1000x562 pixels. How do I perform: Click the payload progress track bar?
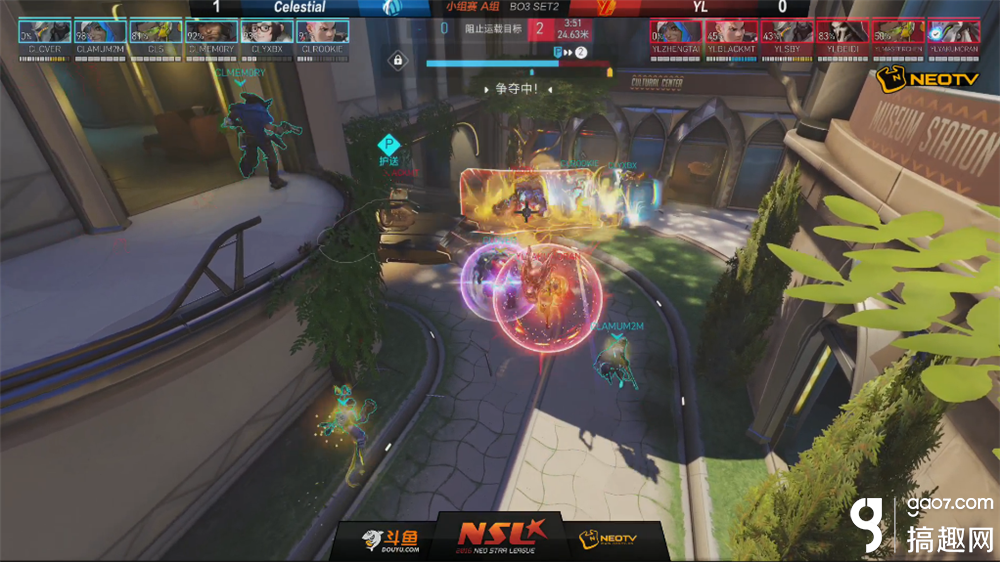point(518,64)
